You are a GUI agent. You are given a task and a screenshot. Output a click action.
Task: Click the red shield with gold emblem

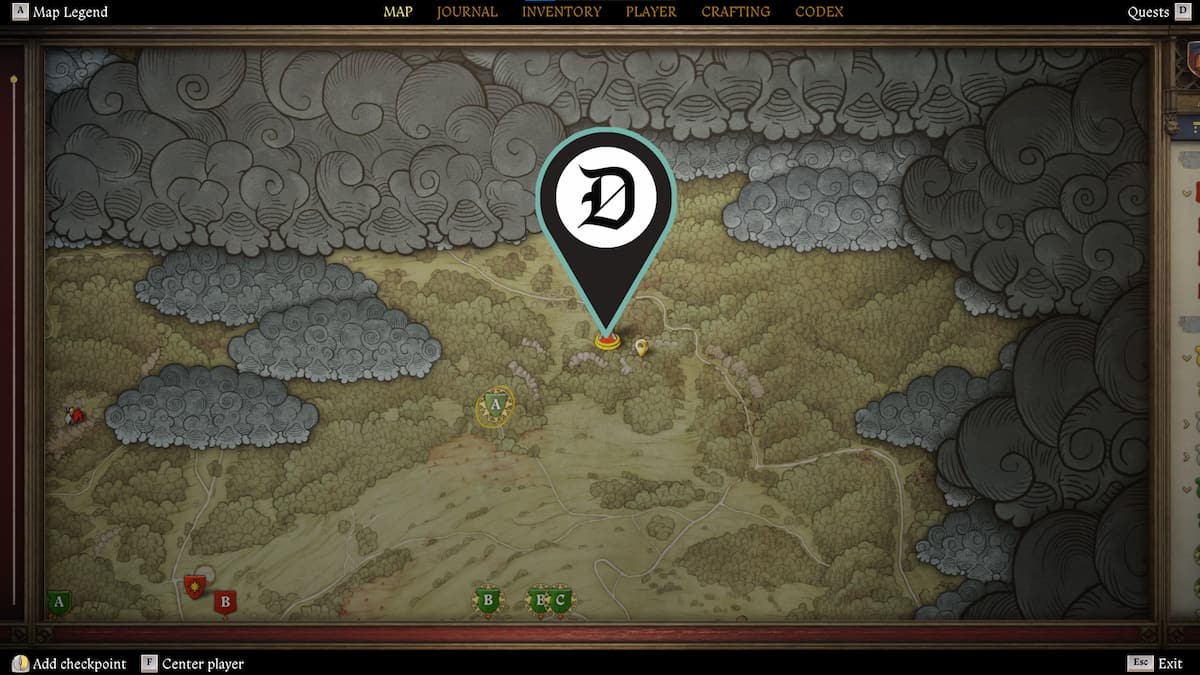point(194,585)
